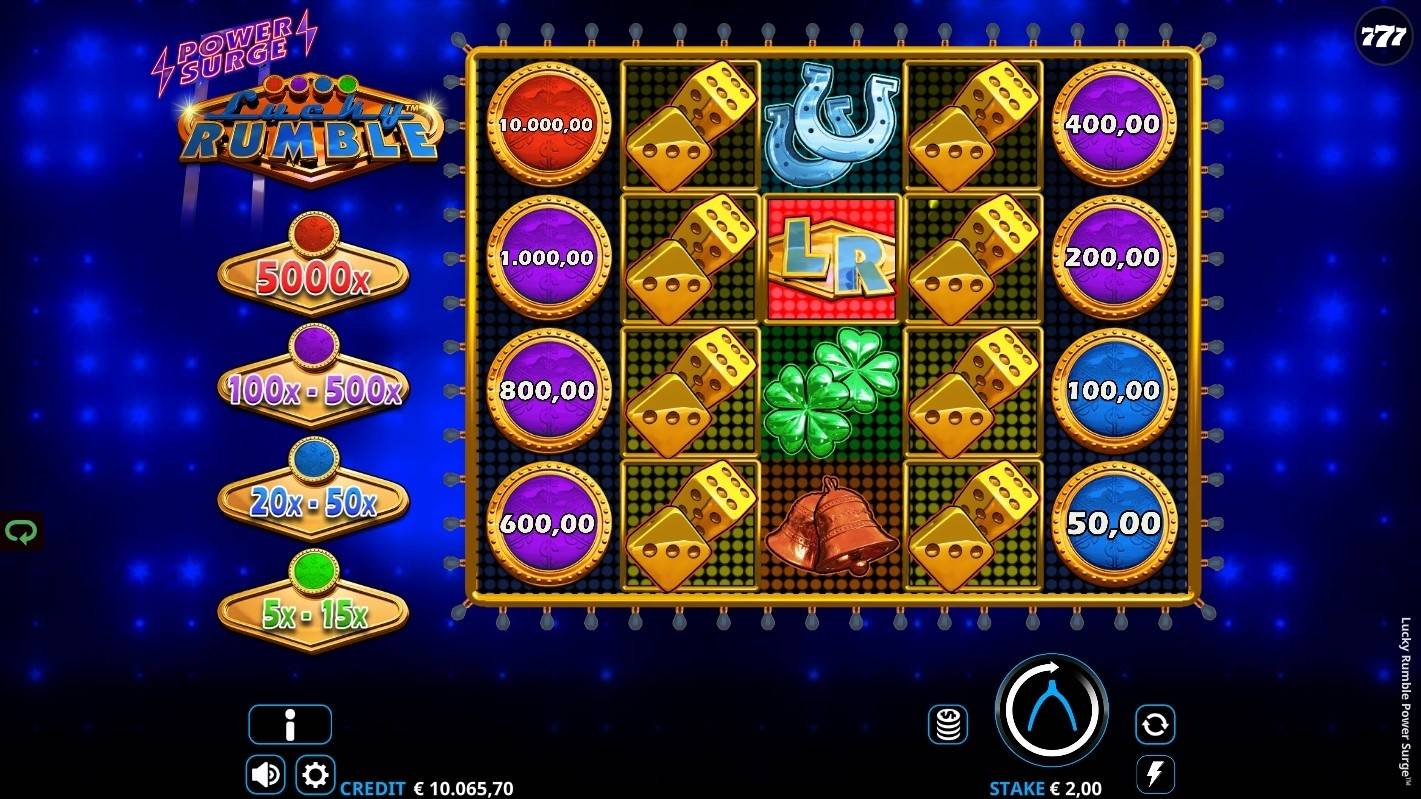The width and height of the screenshot is (1421, 799).
Task: Spin the reels with the main button
Action: tap(1051, 711)
